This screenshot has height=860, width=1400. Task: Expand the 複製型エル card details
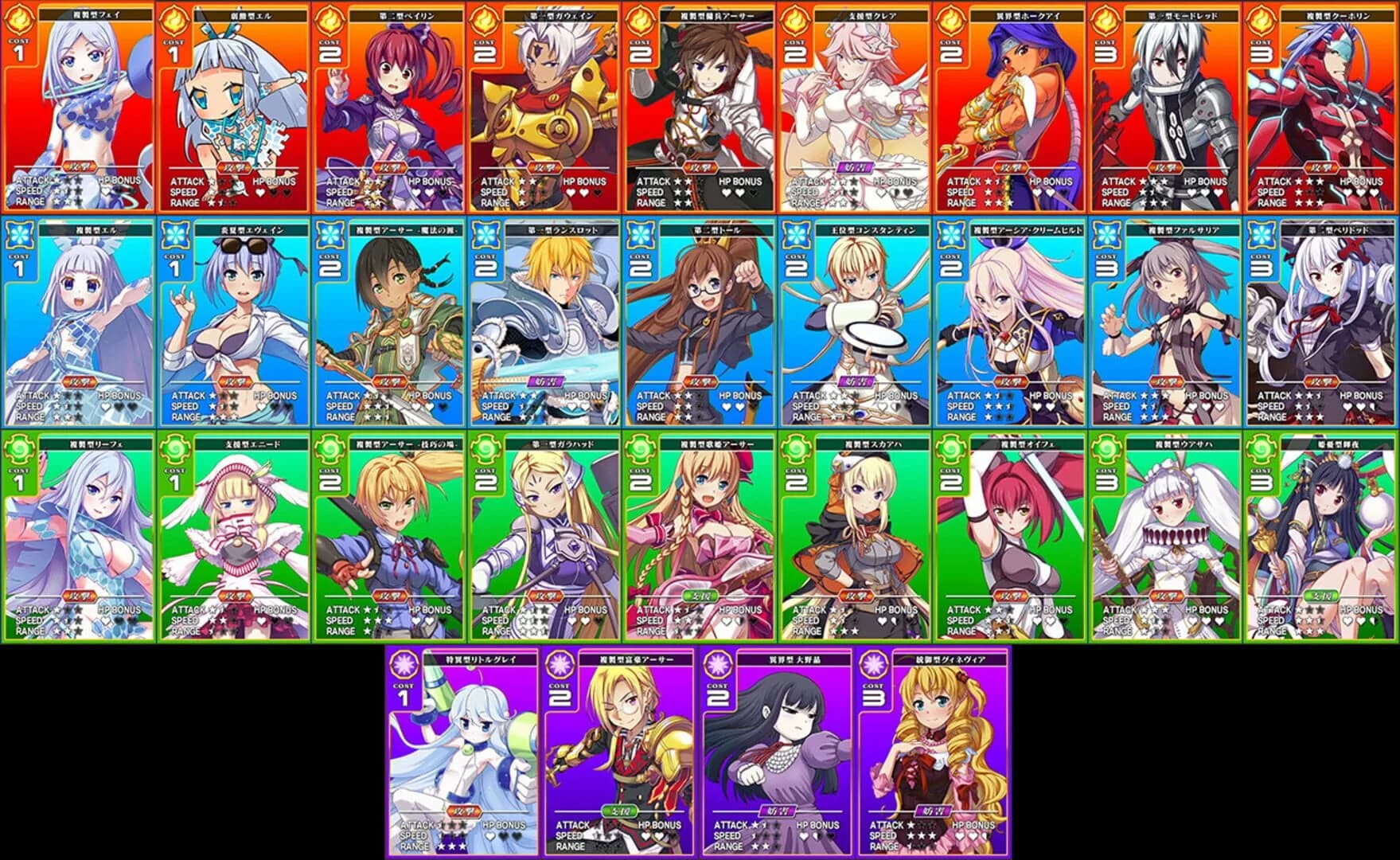tap(76, 319)
